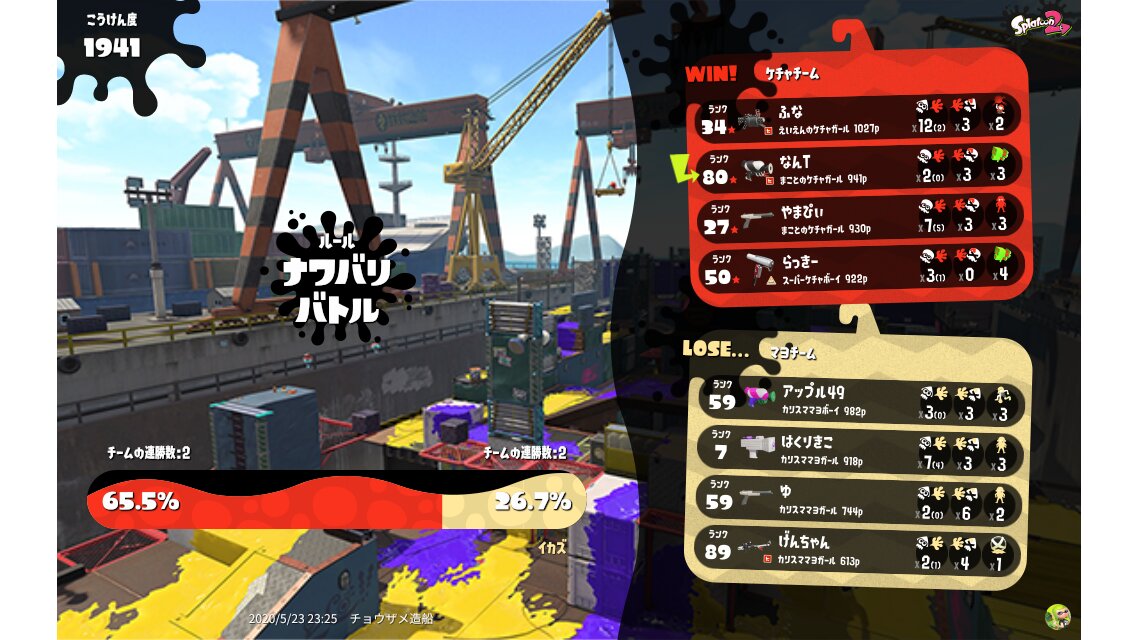Select the らっきー rank 50 row
This screenshot has height=640, width=1138.
(860, 268)
